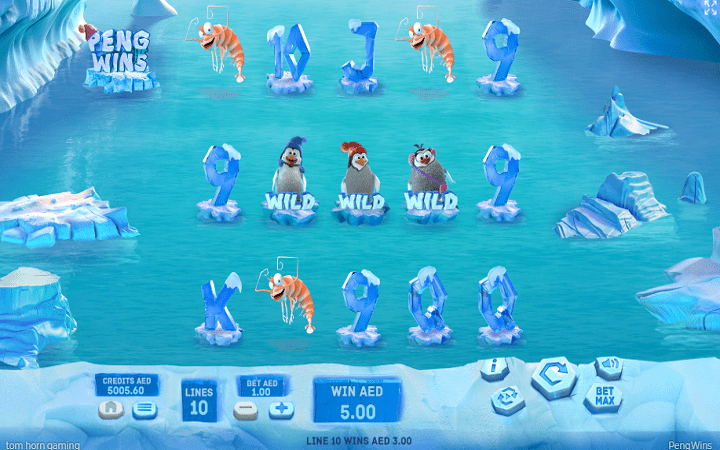Hit the BET MAX button

[603, 397]
